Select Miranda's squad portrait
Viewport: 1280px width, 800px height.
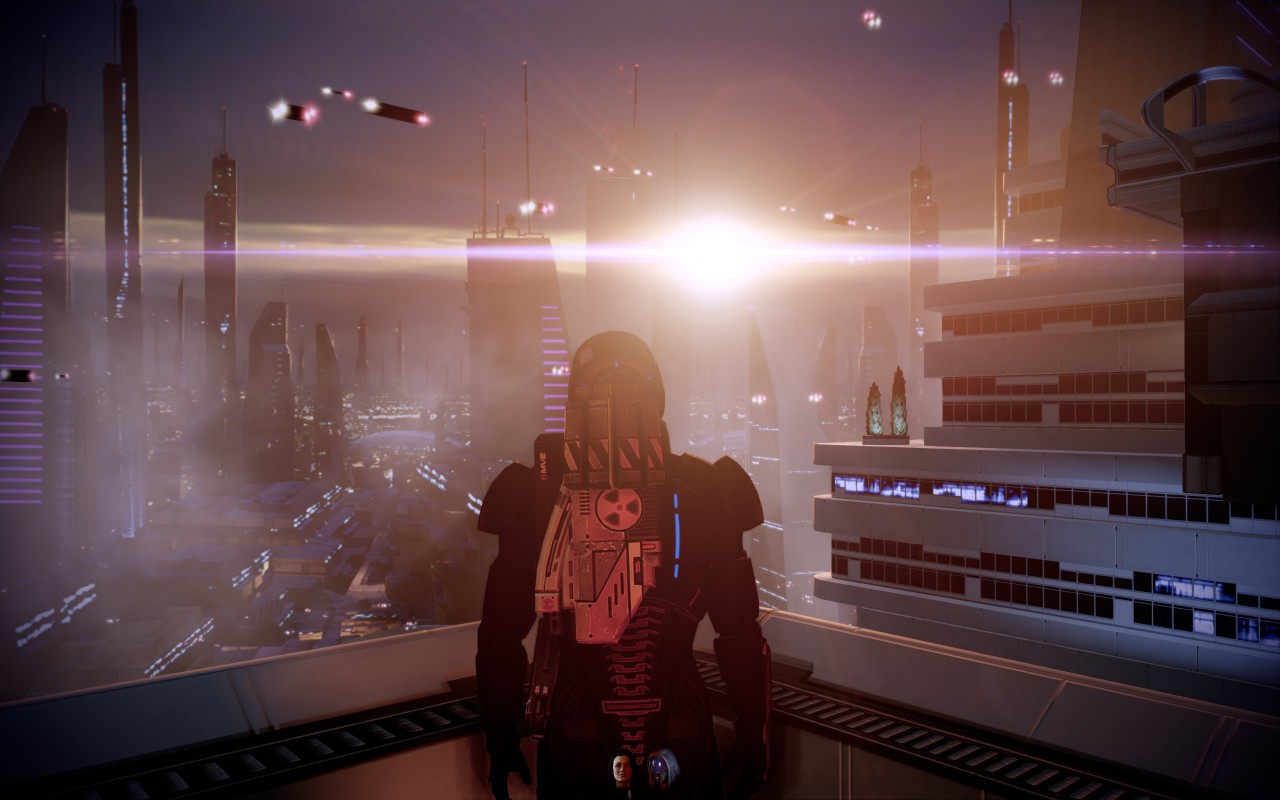pos(621,770)
